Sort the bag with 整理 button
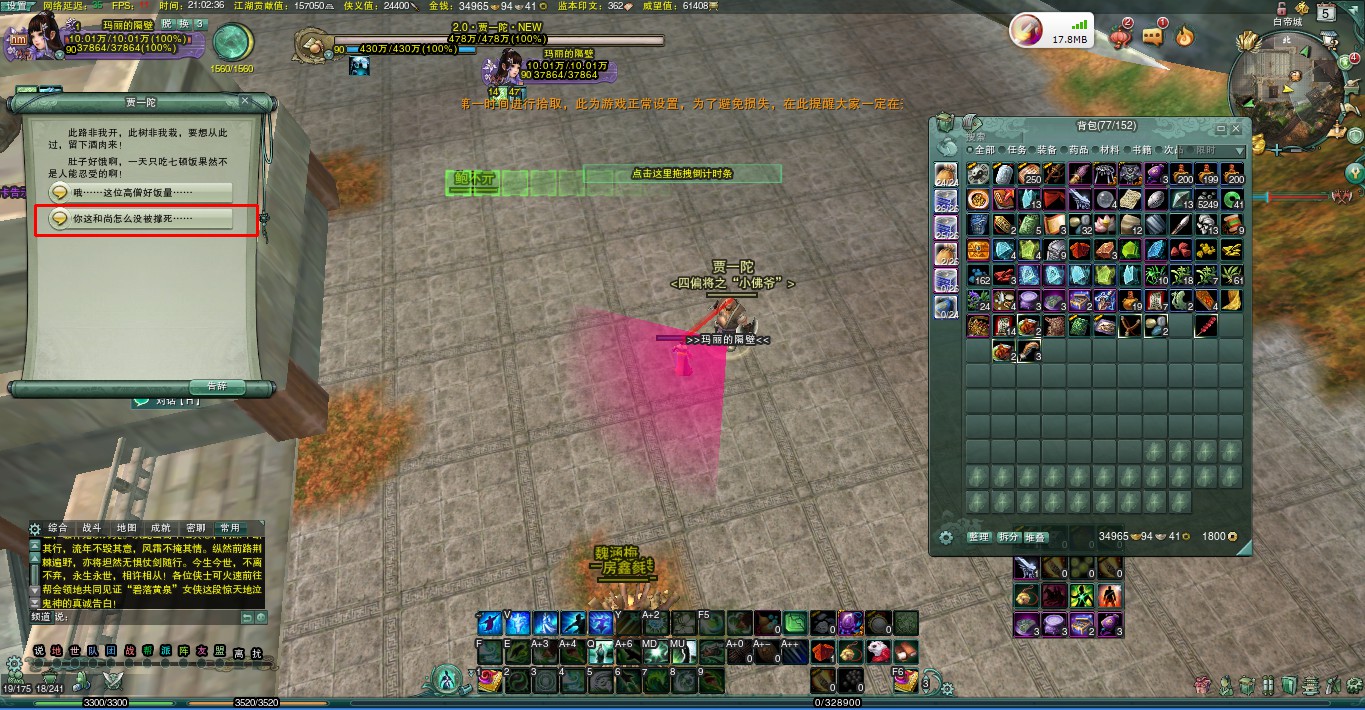This screenshot has width=1365, height=710. click(978, 537)
